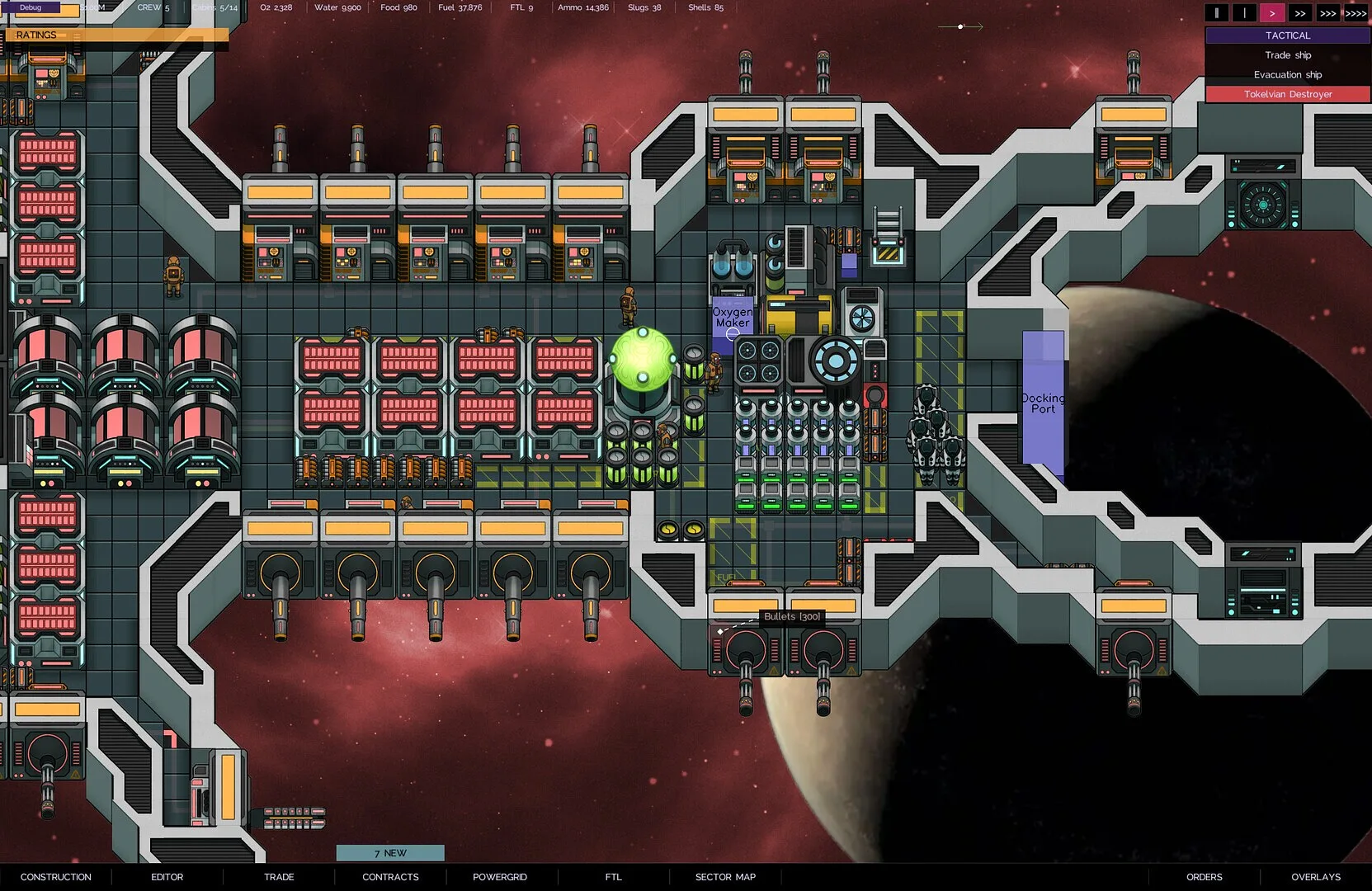Select the Trade ship entry
This screenshot has width=1372, height=891.
click(1287, 55)
